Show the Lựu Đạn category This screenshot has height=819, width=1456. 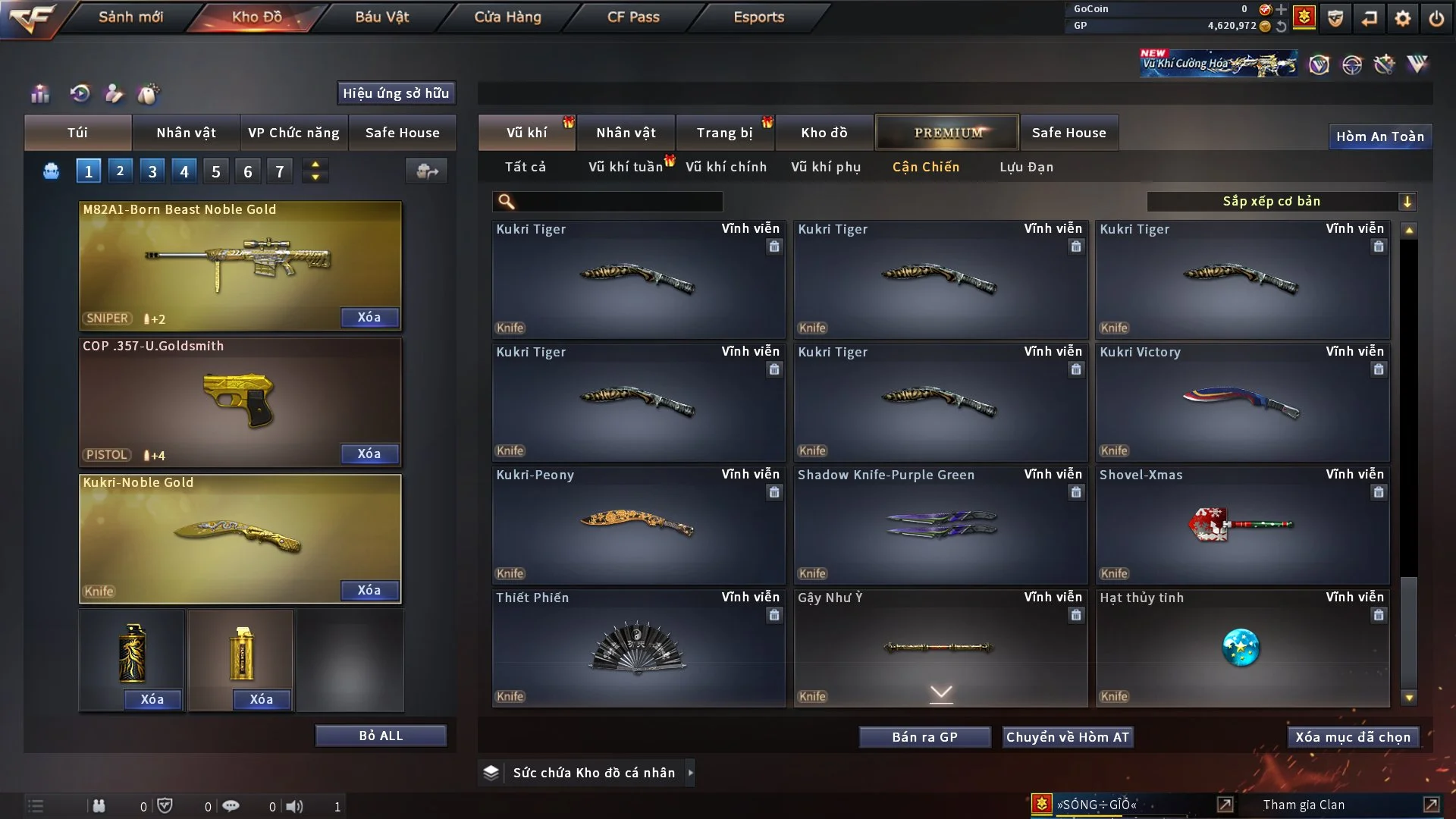(x=1026, y=167)
